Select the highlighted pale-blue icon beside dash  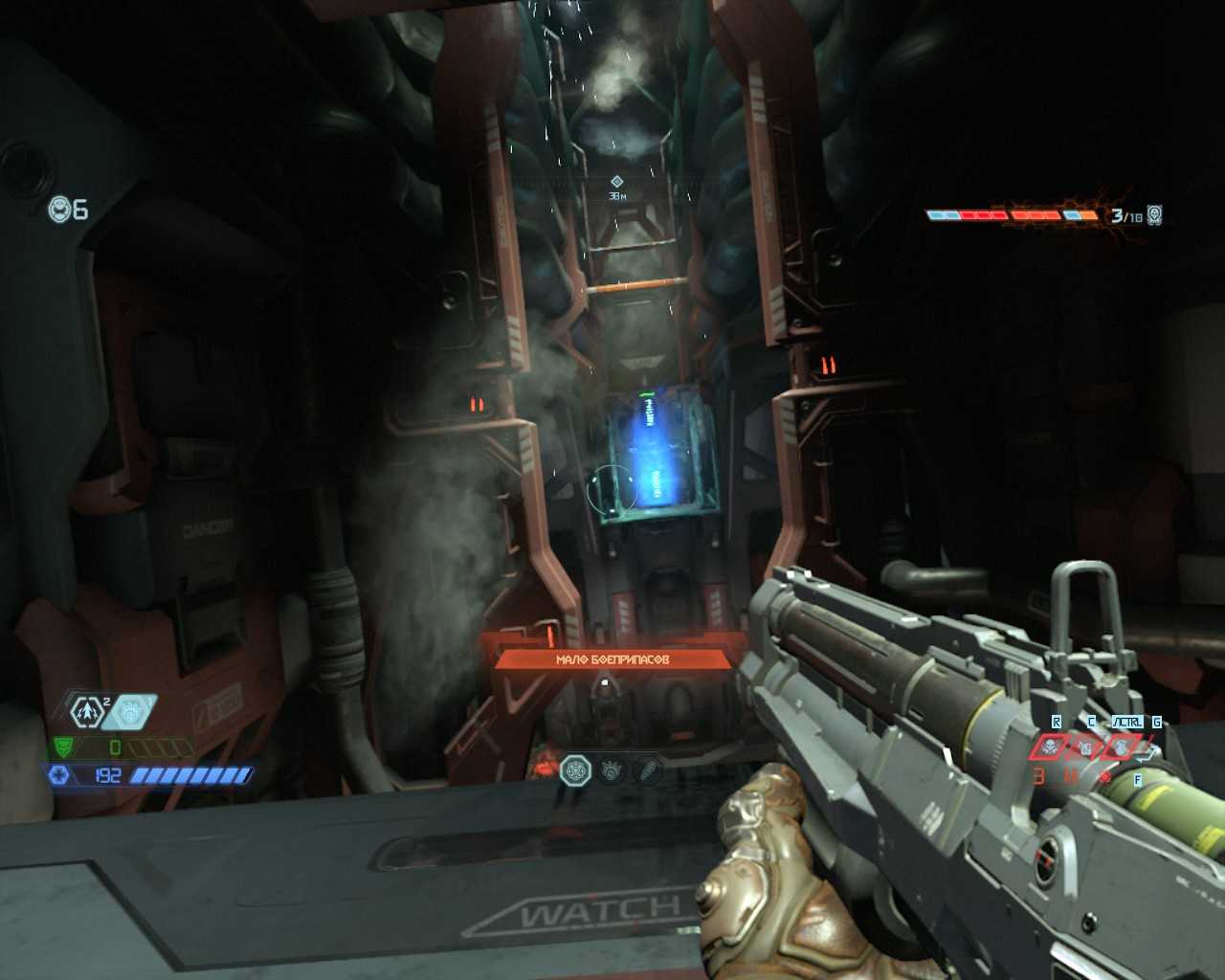[131, 711]
